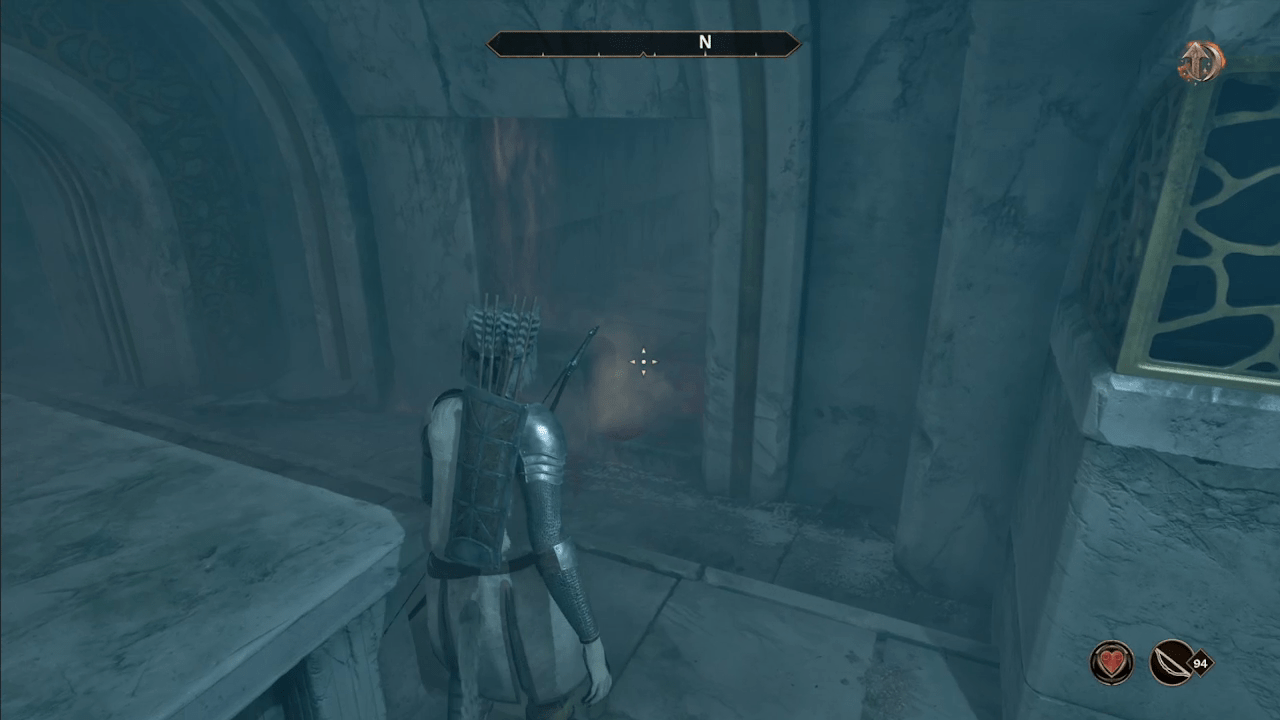The width and height of the screenshot is (1280, 720).
Task: Select the heart restore-health spell icon
Action: coord(1111,662)
